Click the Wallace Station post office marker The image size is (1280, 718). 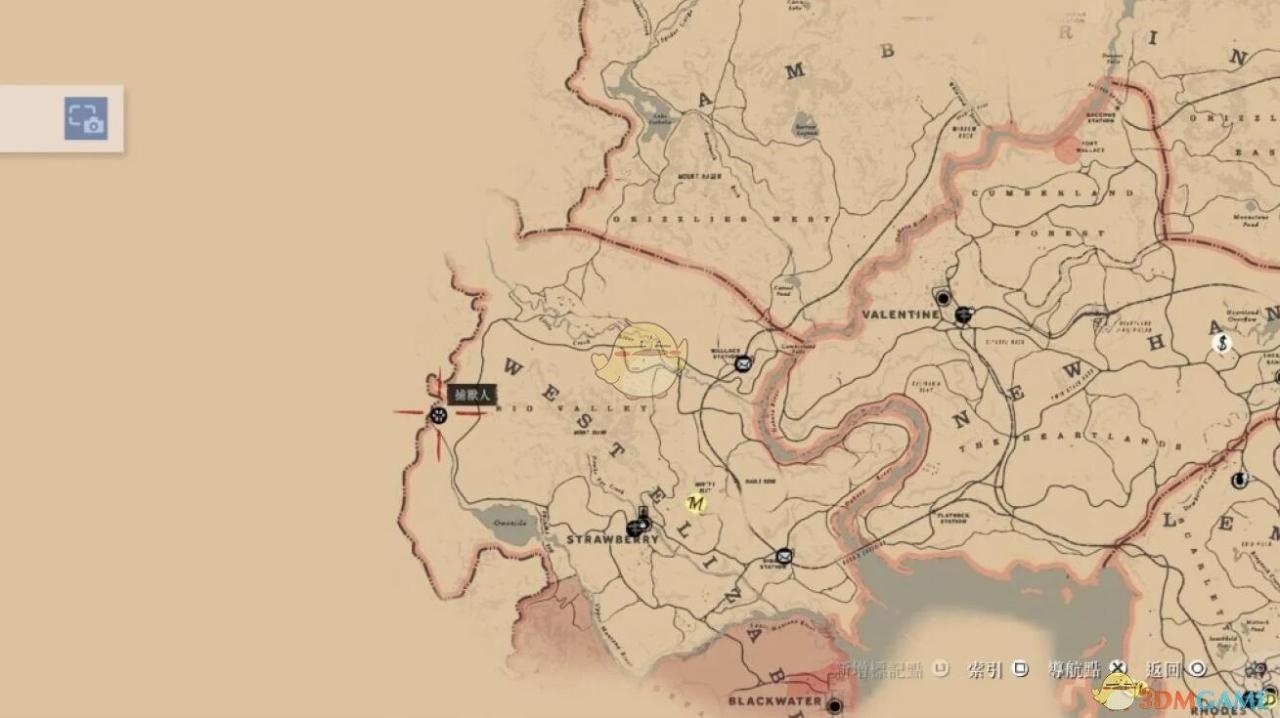point(743,363)
